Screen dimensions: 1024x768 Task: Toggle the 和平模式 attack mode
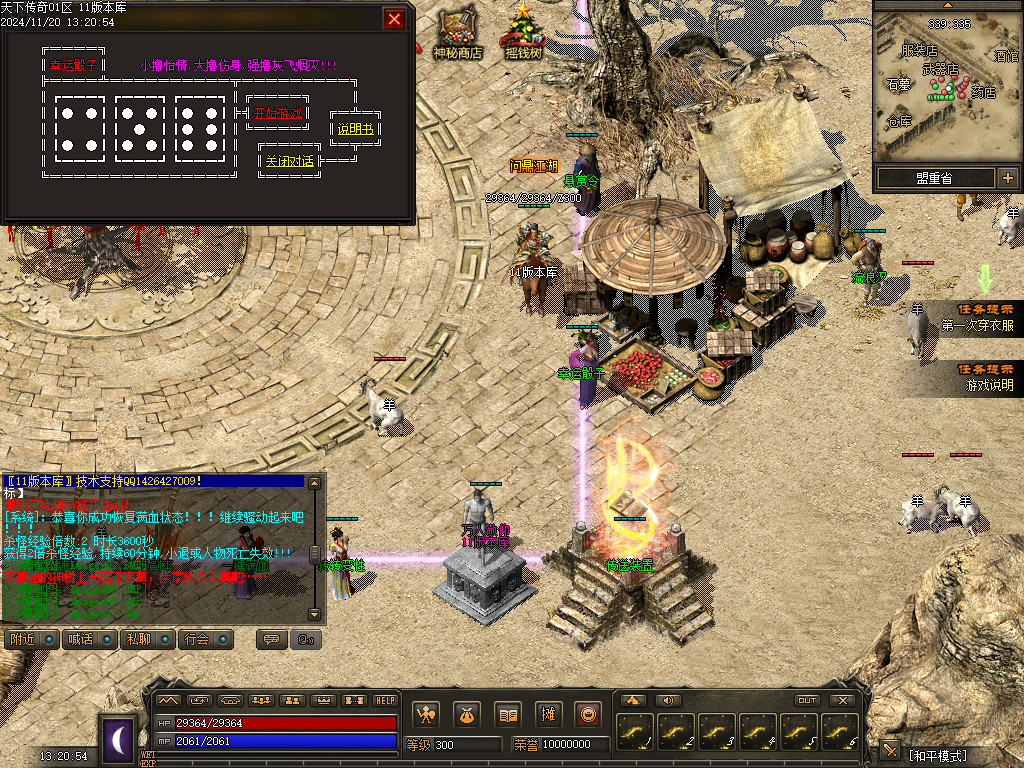point(937,755)
